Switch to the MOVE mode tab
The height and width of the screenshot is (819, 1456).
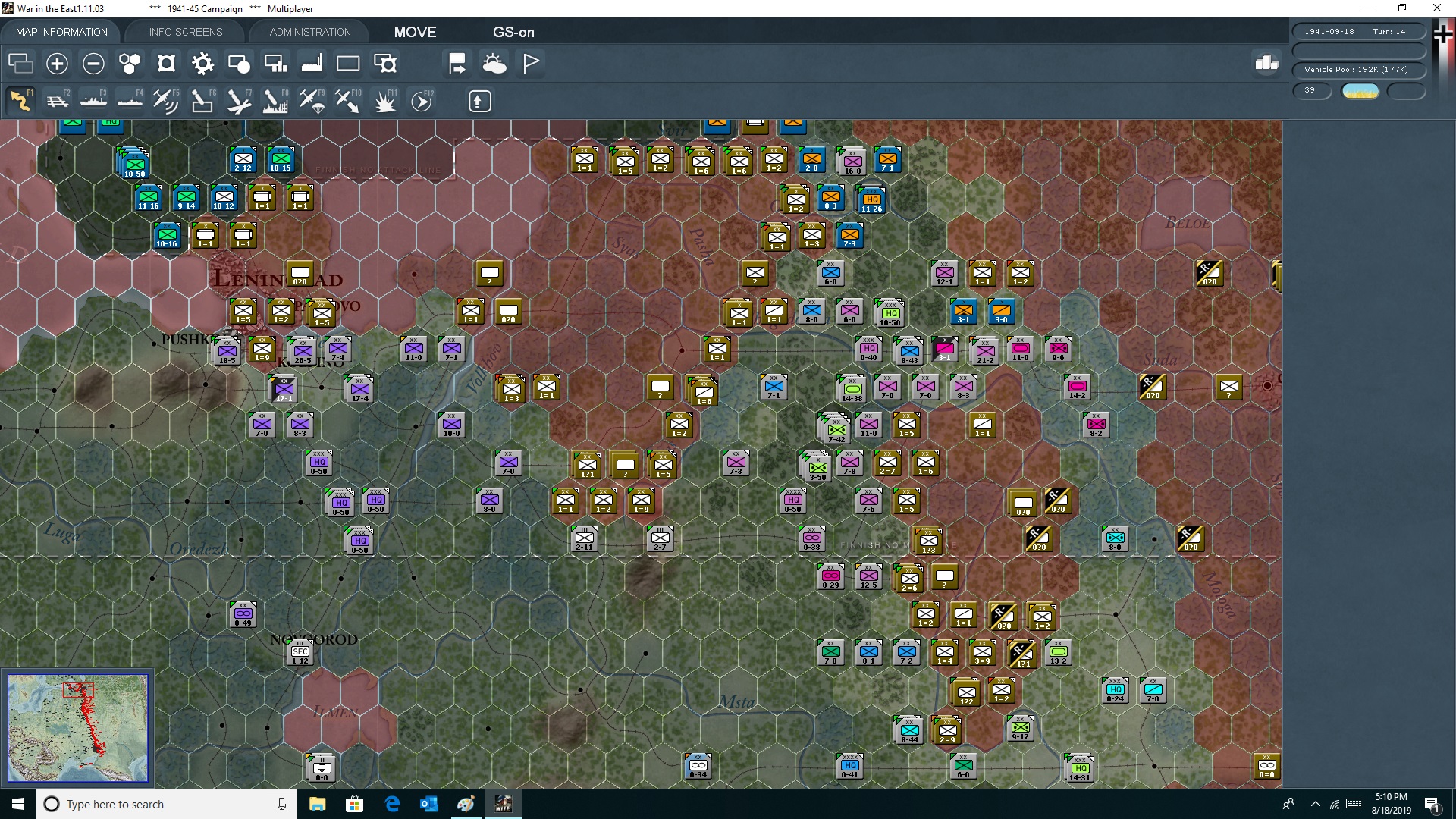click(415, 32)
